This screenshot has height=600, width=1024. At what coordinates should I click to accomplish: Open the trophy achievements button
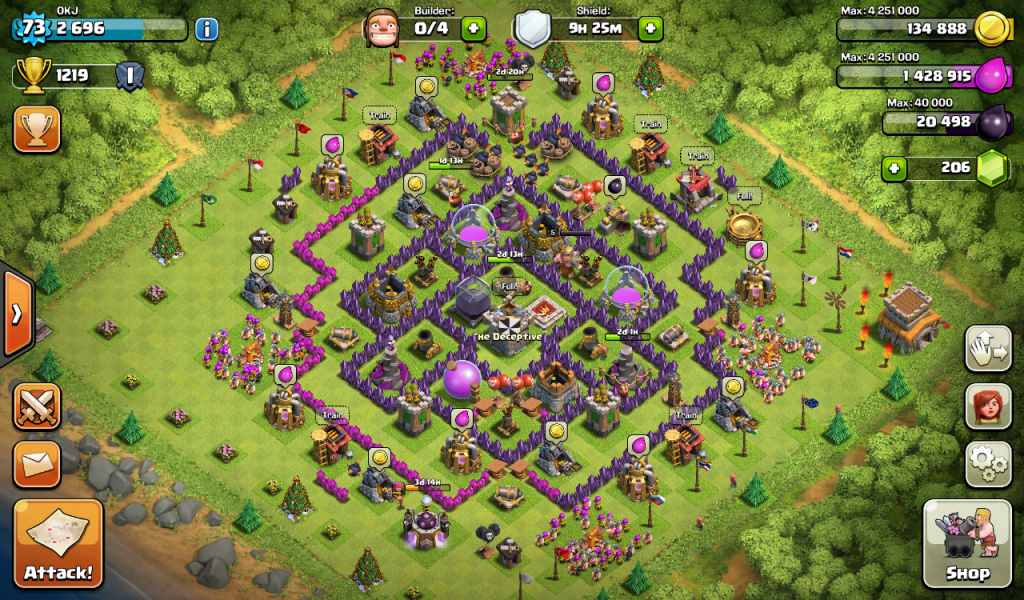[37, 129]
